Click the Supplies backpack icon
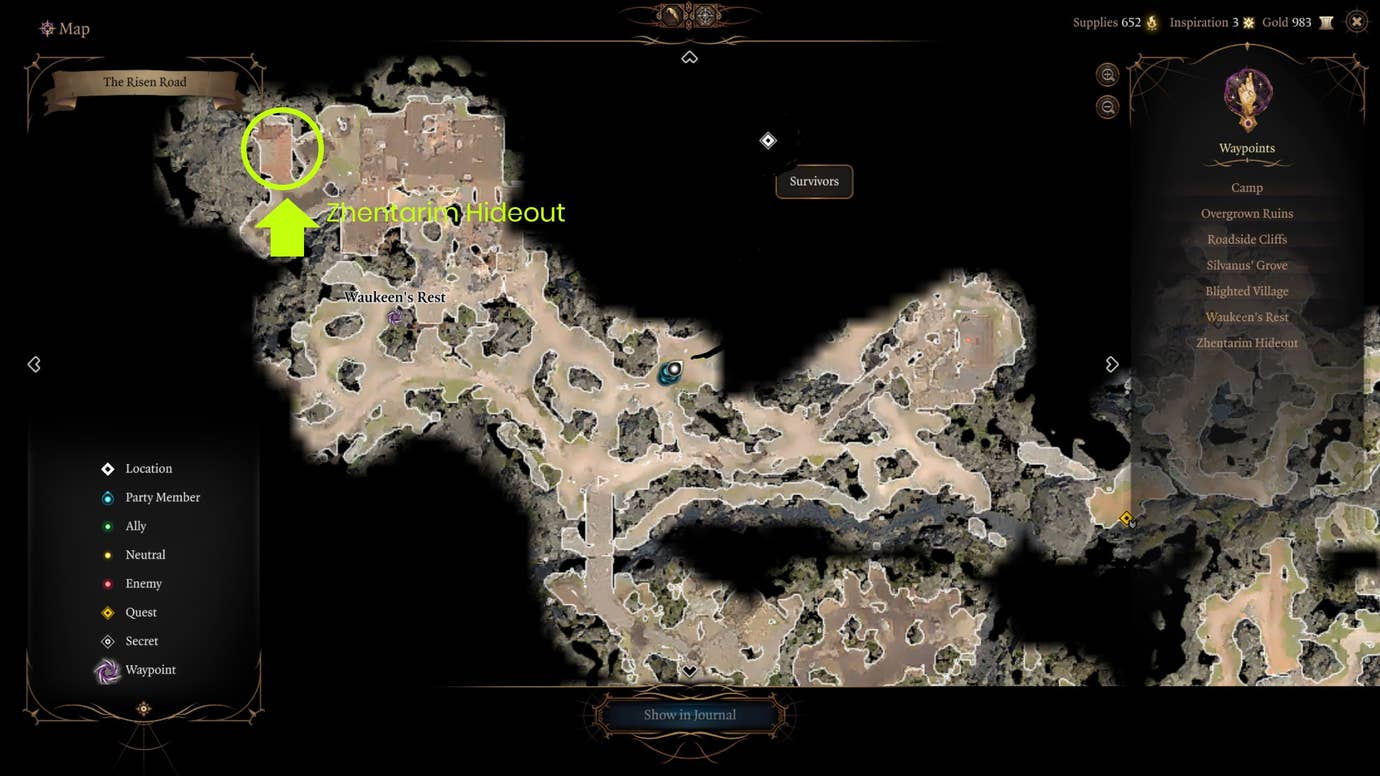Screen dimensions: 1380x776 pos(1151,22)
